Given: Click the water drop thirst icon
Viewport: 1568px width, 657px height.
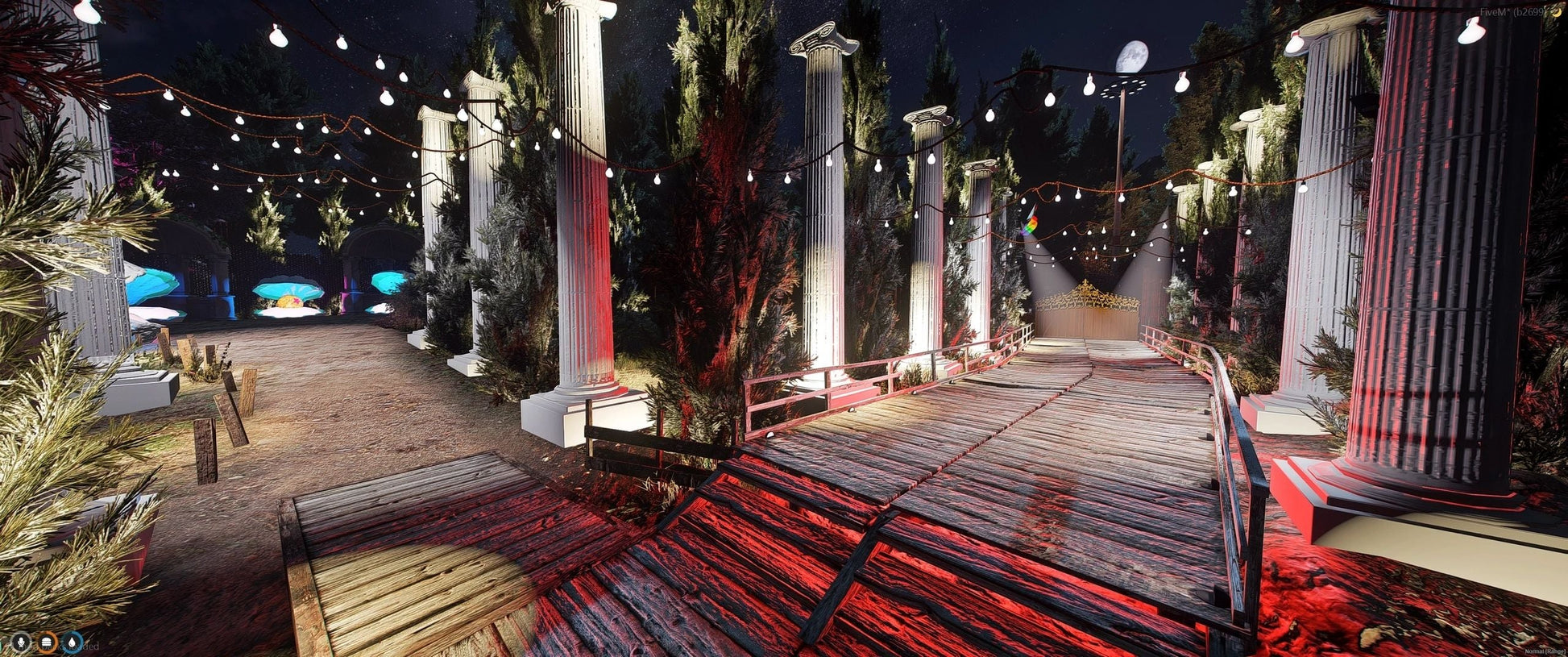Looking at the screenshot, I should click(x=73, y=642).
